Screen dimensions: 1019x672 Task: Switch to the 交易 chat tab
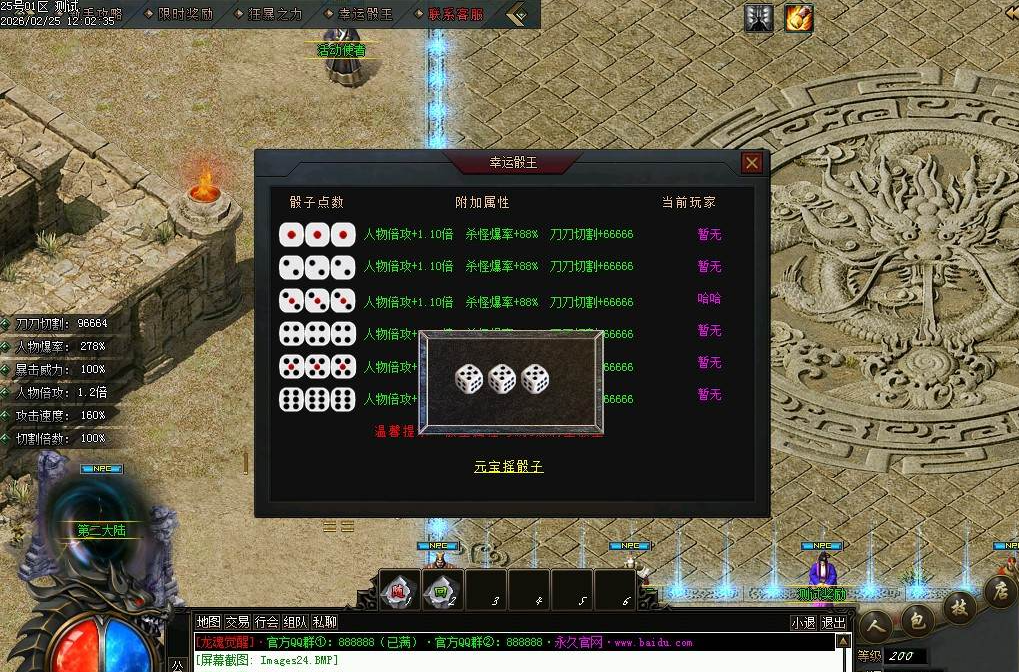point(237,622)
